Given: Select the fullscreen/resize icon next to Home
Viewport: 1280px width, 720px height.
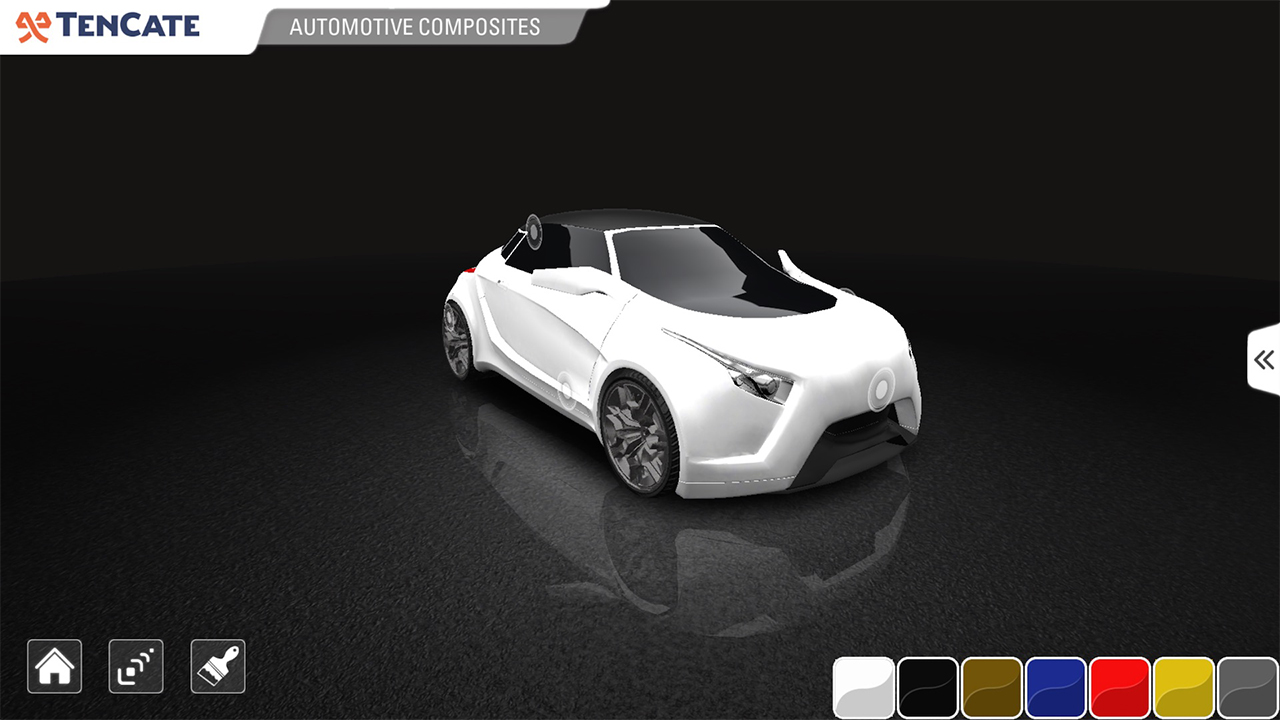Looking at the screenshot, I should click(135, 666).
